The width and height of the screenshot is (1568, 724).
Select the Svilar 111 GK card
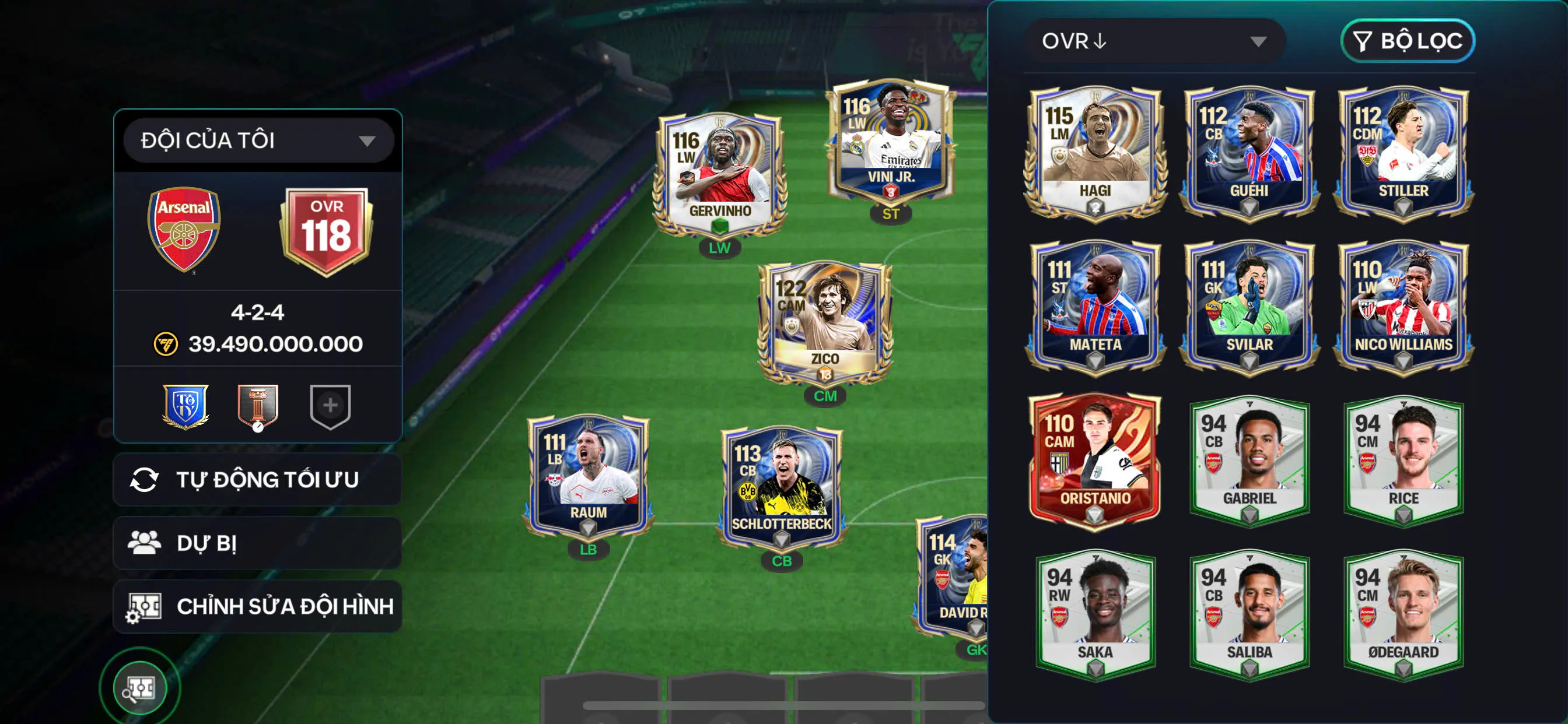[1249, 306]
